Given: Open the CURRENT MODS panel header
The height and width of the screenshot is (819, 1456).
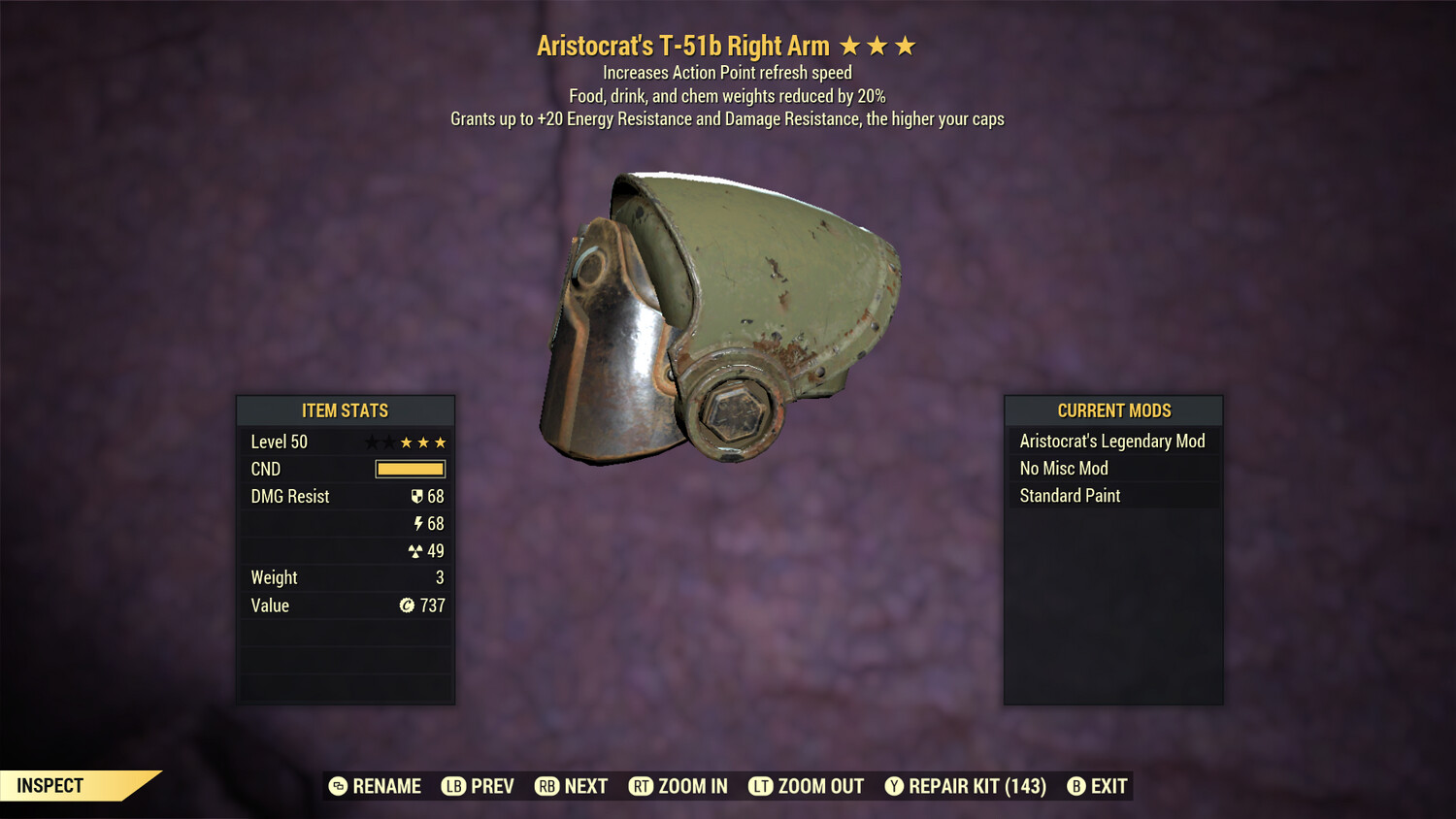Looking at the screenshot, I should [x=1112, y=410].
